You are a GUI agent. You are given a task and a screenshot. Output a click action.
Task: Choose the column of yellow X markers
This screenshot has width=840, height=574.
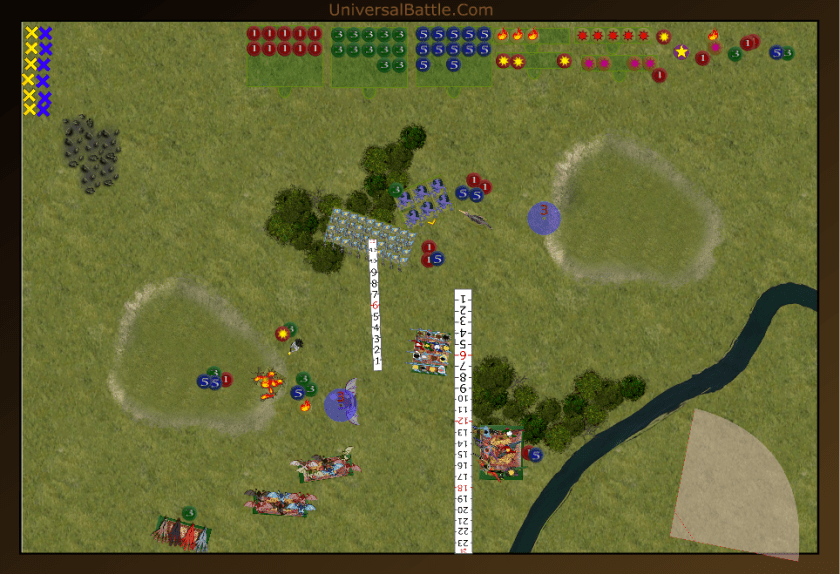31,70
